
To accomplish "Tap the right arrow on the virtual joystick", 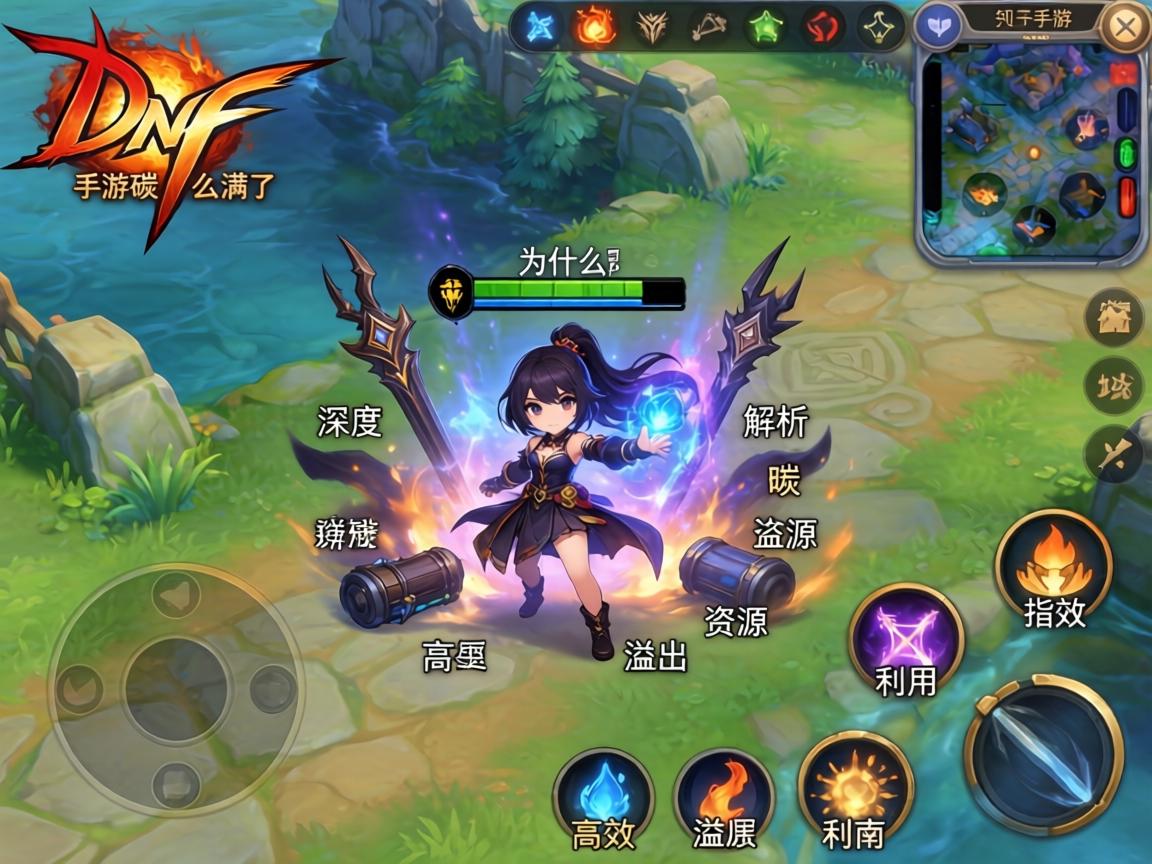I will point(271,689).
